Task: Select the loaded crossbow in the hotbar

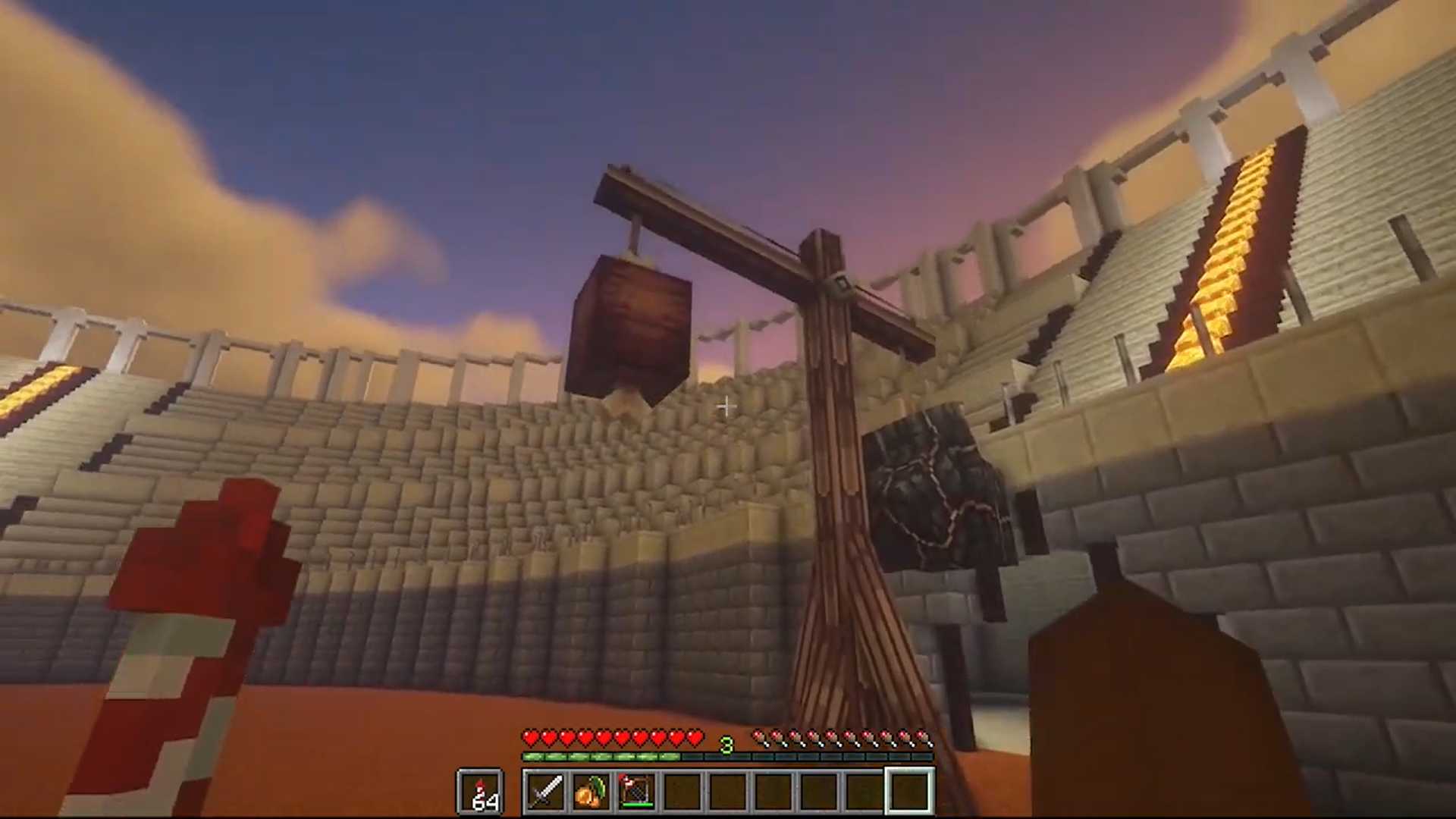Action: click(635, 791)
